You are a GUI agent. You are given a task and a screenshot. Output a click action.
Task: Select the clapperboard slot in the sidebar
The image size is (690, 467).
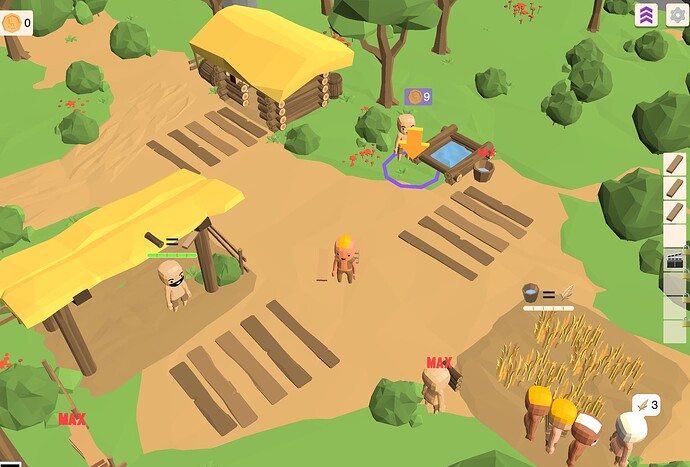click(675, 260)
